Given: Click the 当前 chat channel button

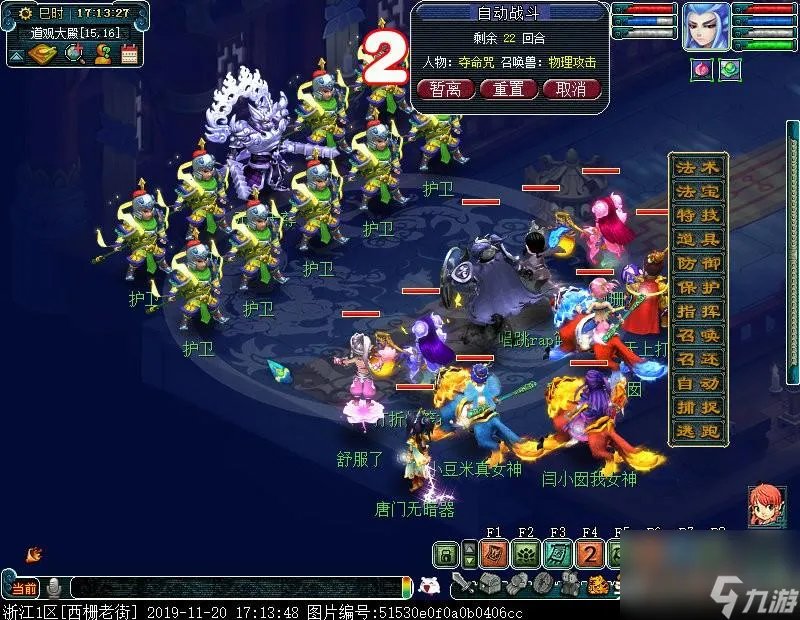Looking at the screenshot, I should [x=24, y=588].
